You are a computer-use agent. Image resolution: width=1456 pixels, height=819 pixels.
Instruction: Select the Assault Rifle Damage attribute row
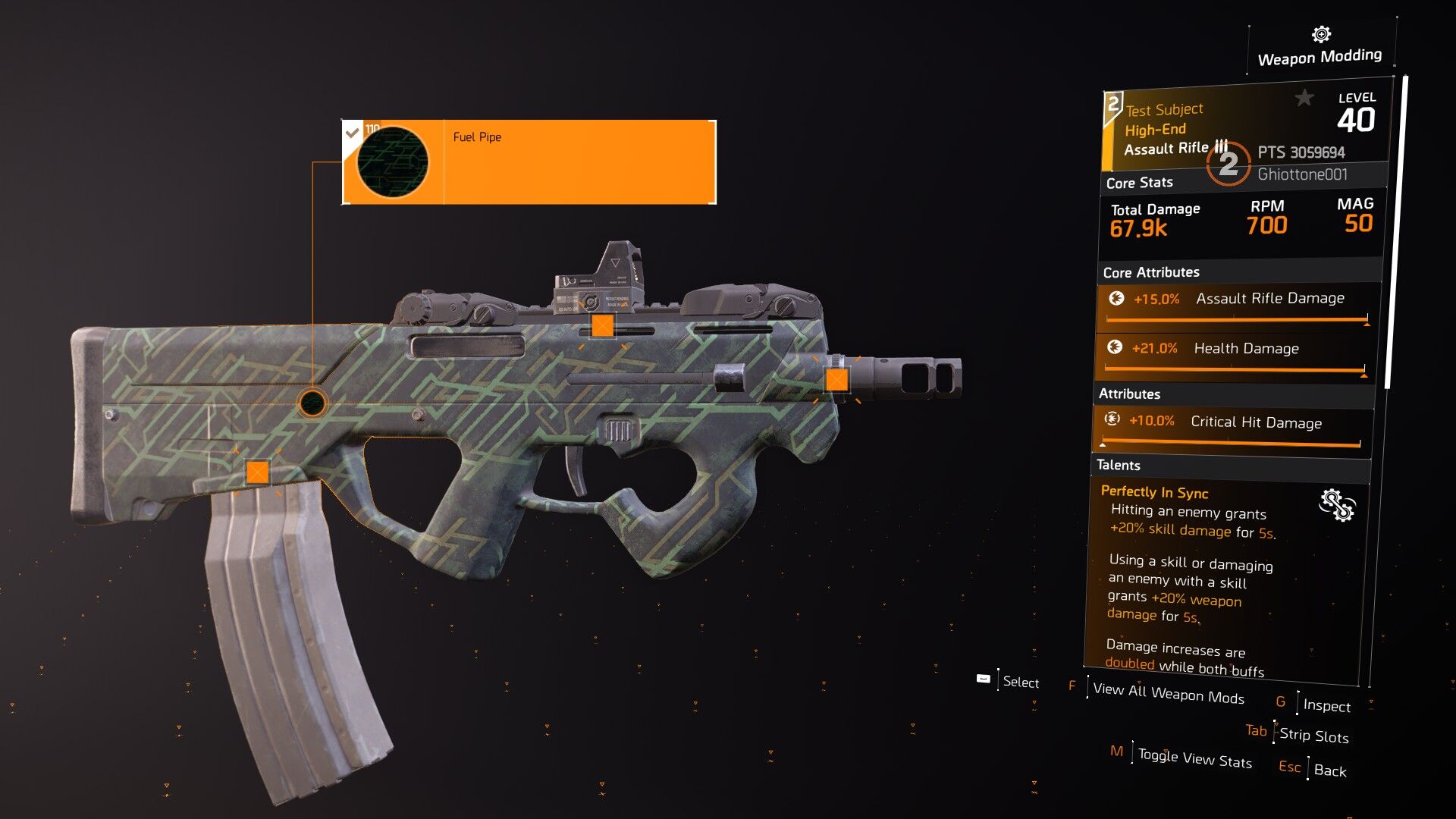(1238, 303)
